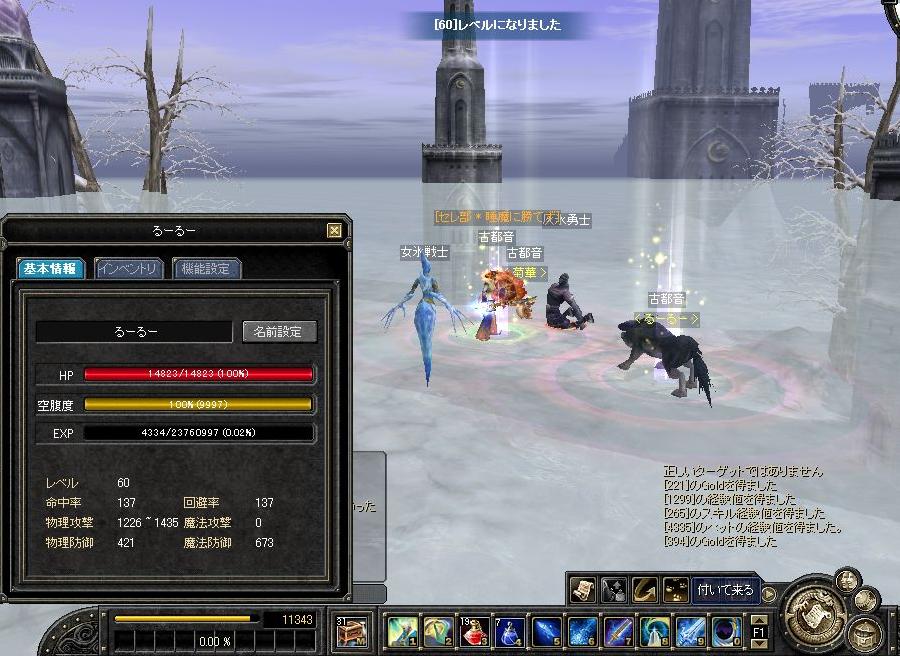
Task: Select the 付いて来る follow command
Action: coord(725,590)
